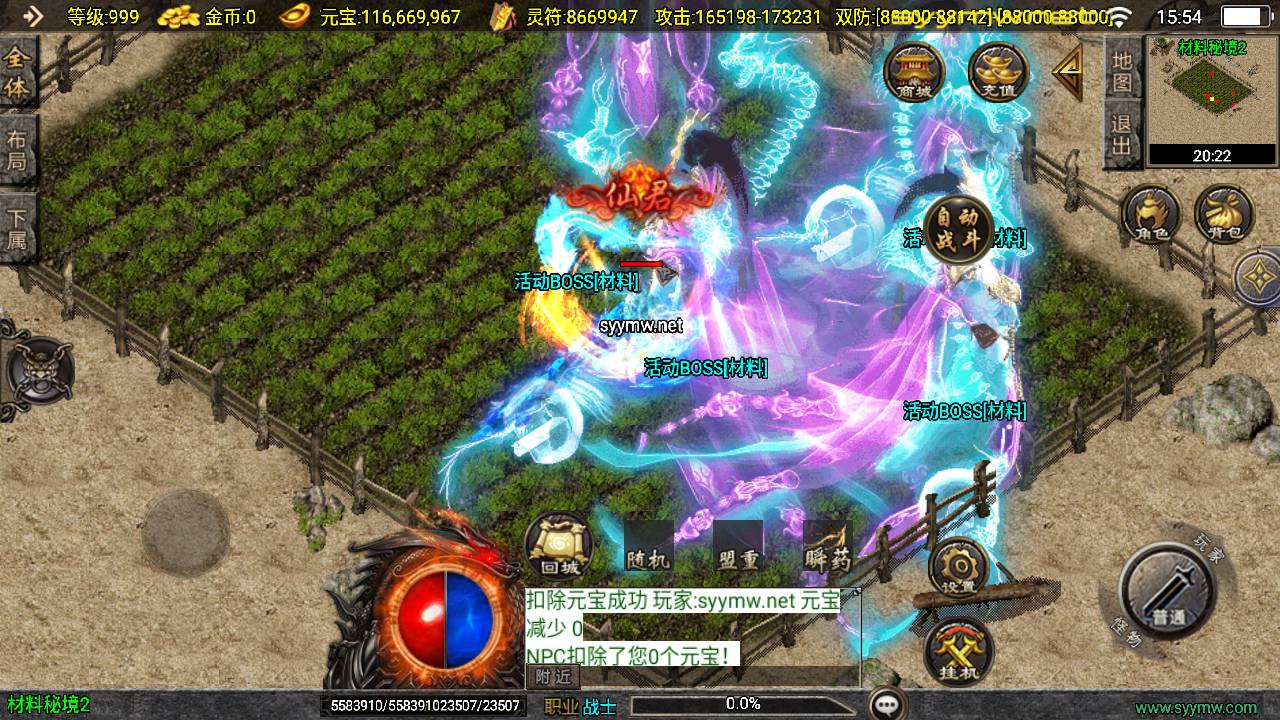Open the 商城 shop icon
This screenshot has height=720, width=1280.
(x=913, y=72)
